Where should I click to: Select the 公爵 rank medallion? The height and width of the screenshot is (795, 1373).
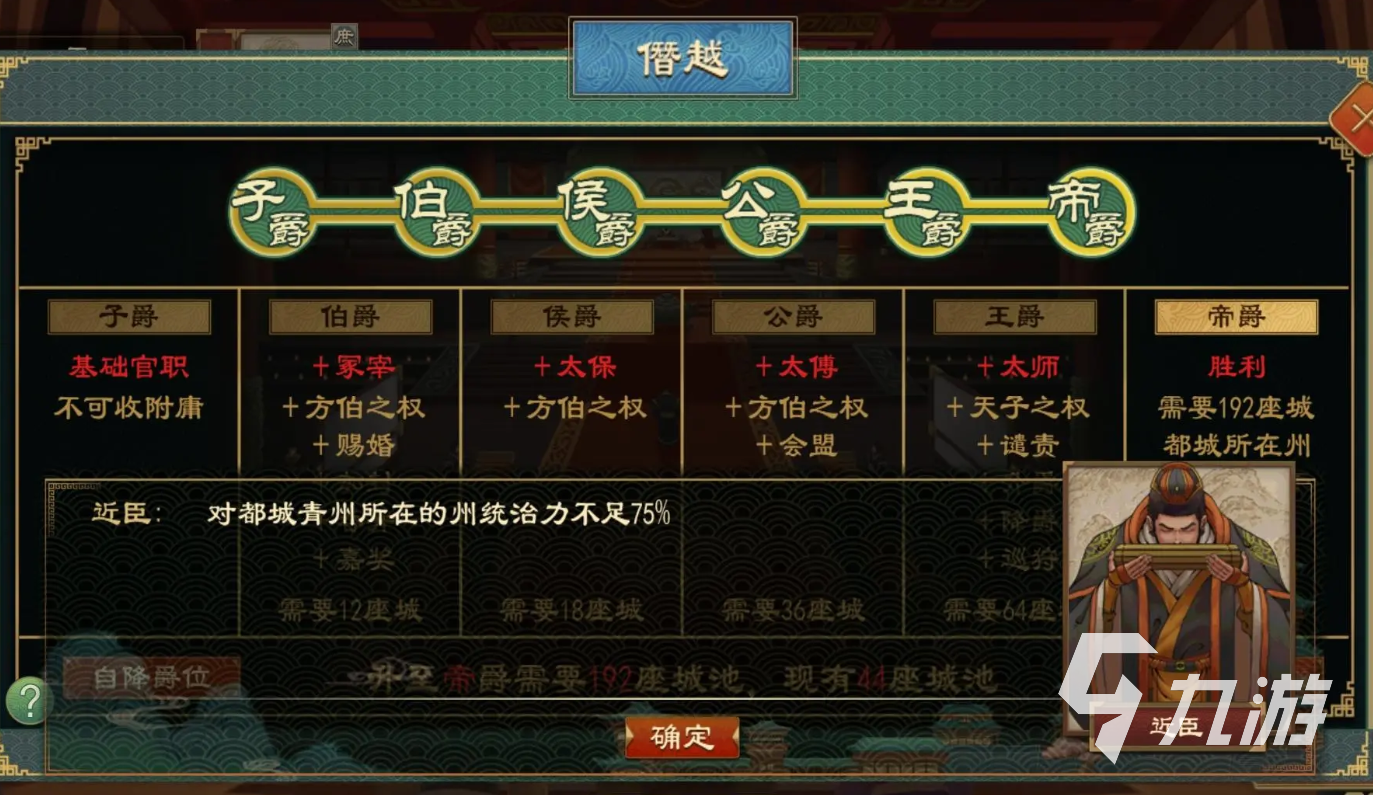click(x=762, y=212)
